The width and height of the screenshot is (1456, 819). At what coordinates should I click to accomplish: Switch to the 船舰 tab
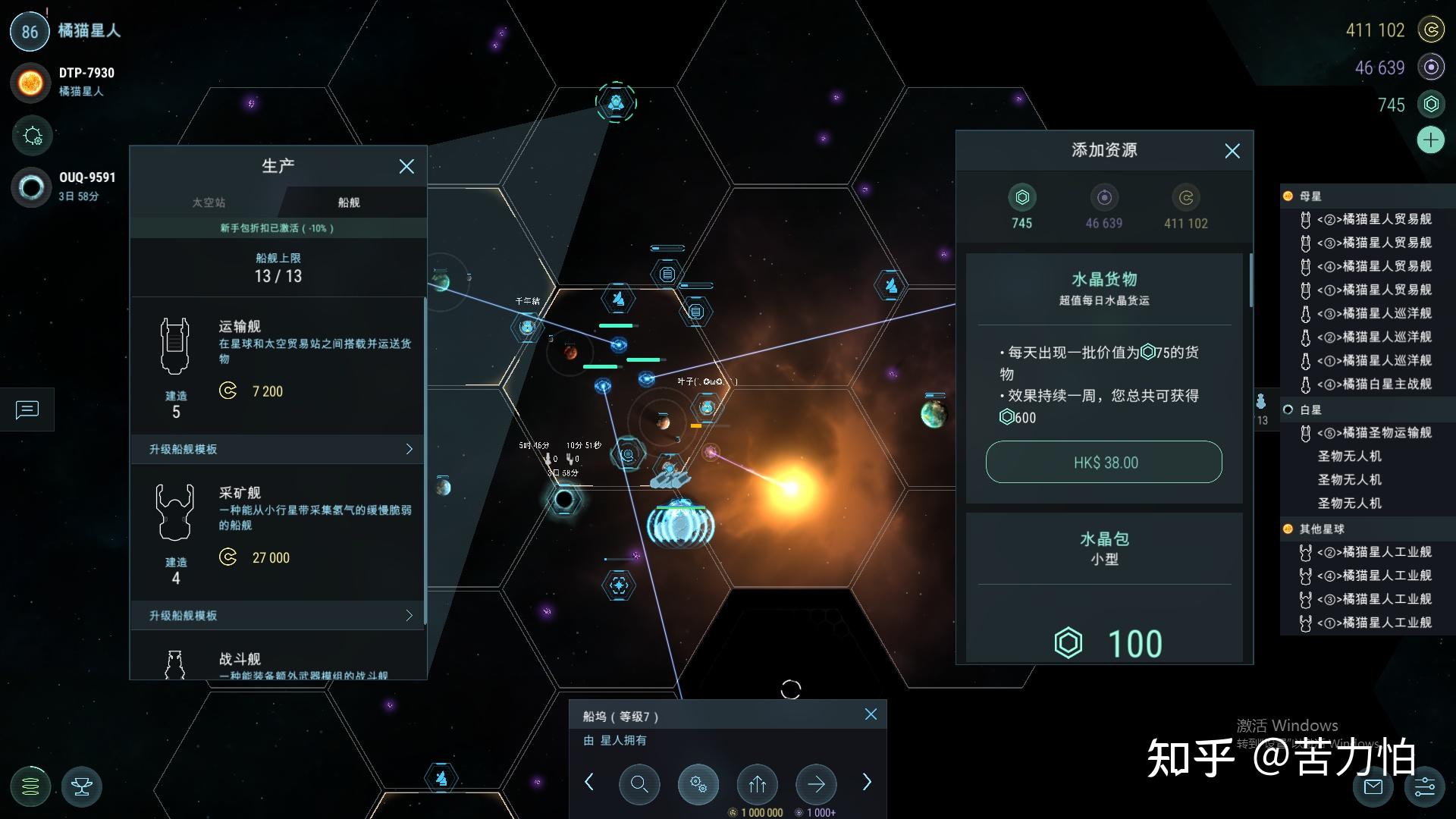click(x=348, y=202)
